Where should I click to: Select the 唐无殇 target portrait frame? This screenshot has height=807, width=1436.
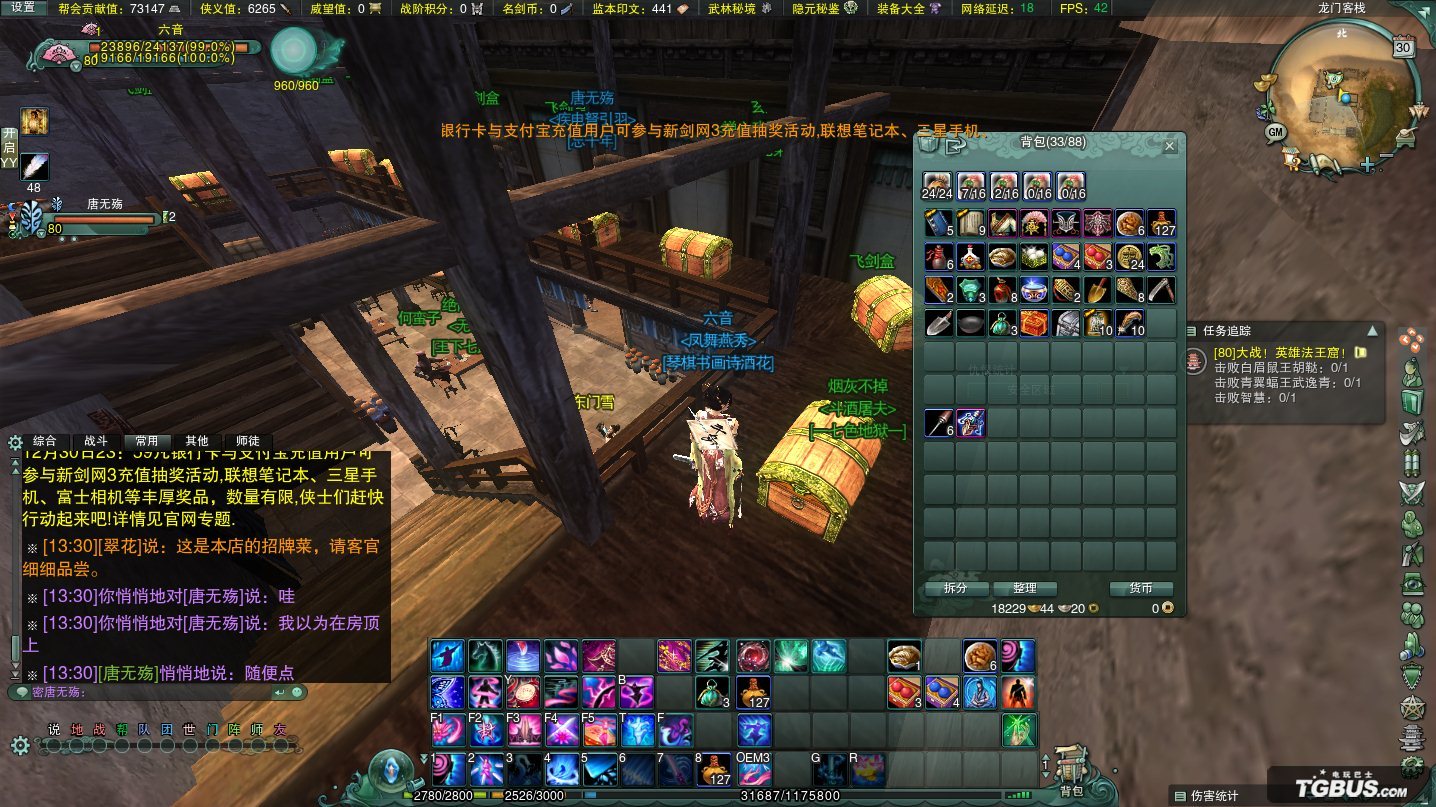click(31, 217)
